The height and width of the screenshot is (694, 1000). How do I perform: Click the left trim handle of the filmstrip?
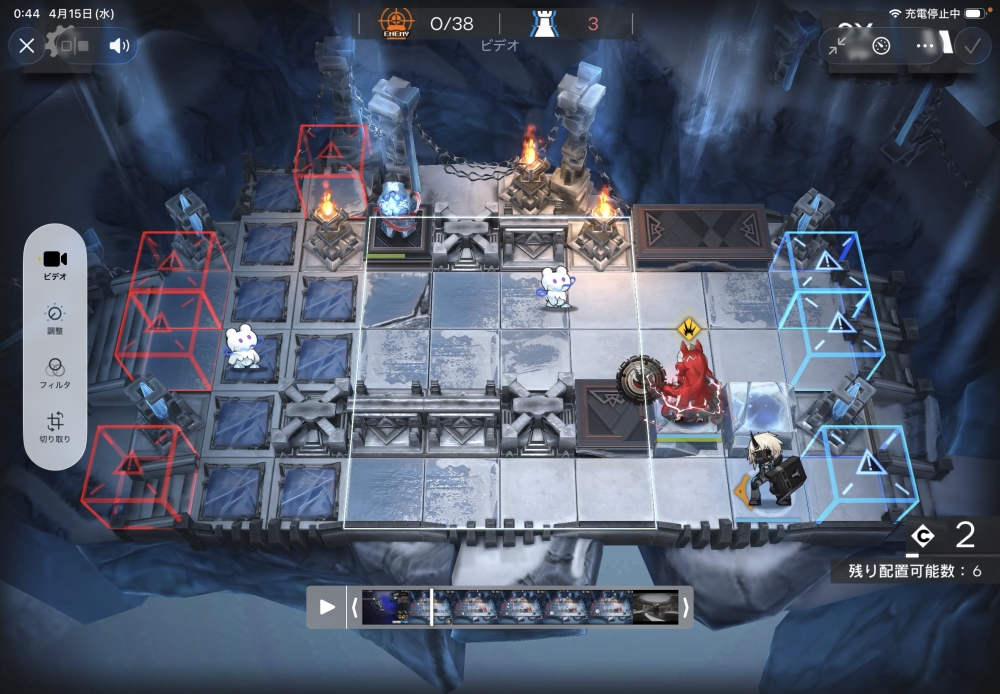tap(353, 607)
